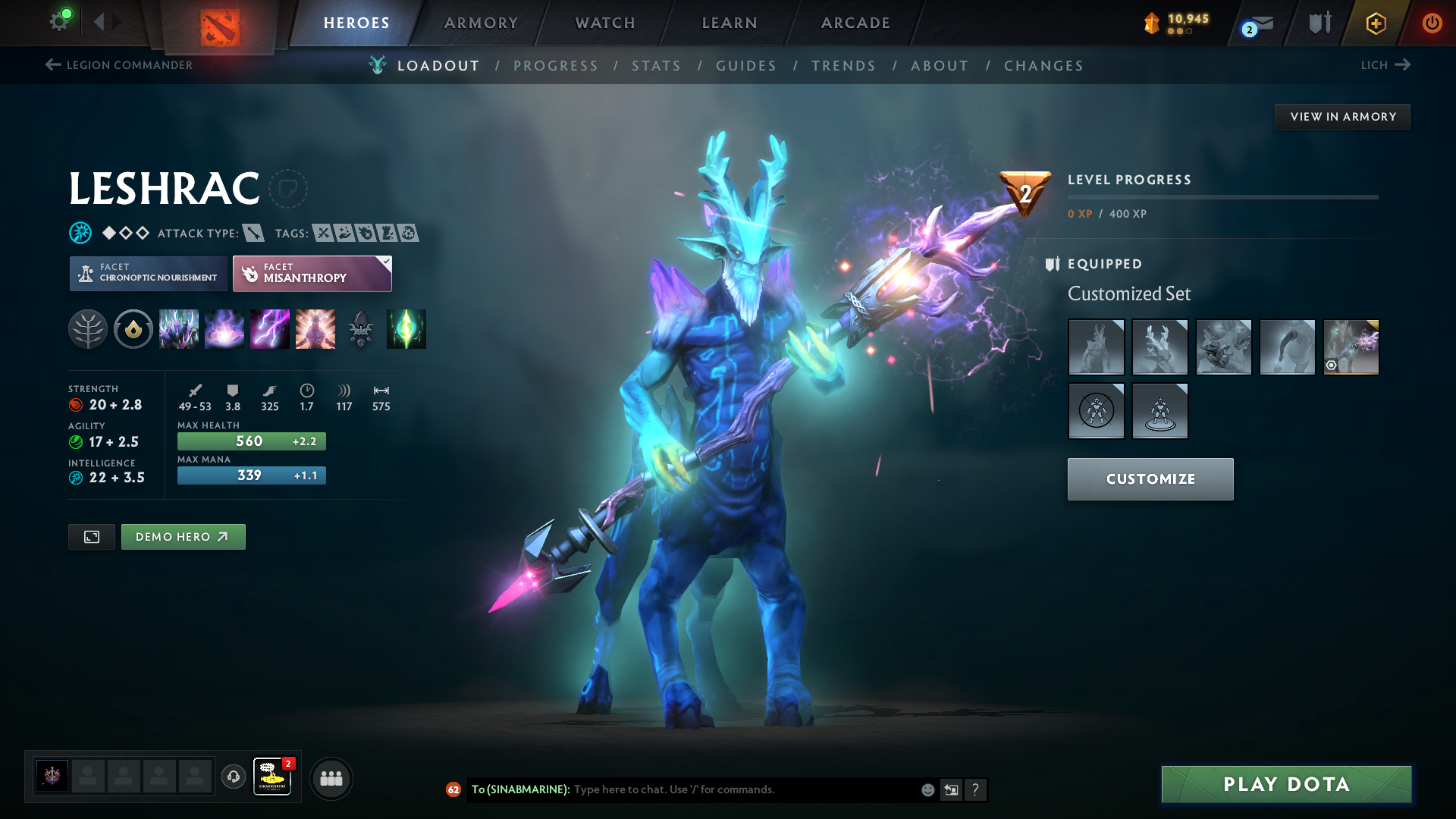Quit the game with the power icon

(1432, 23)
